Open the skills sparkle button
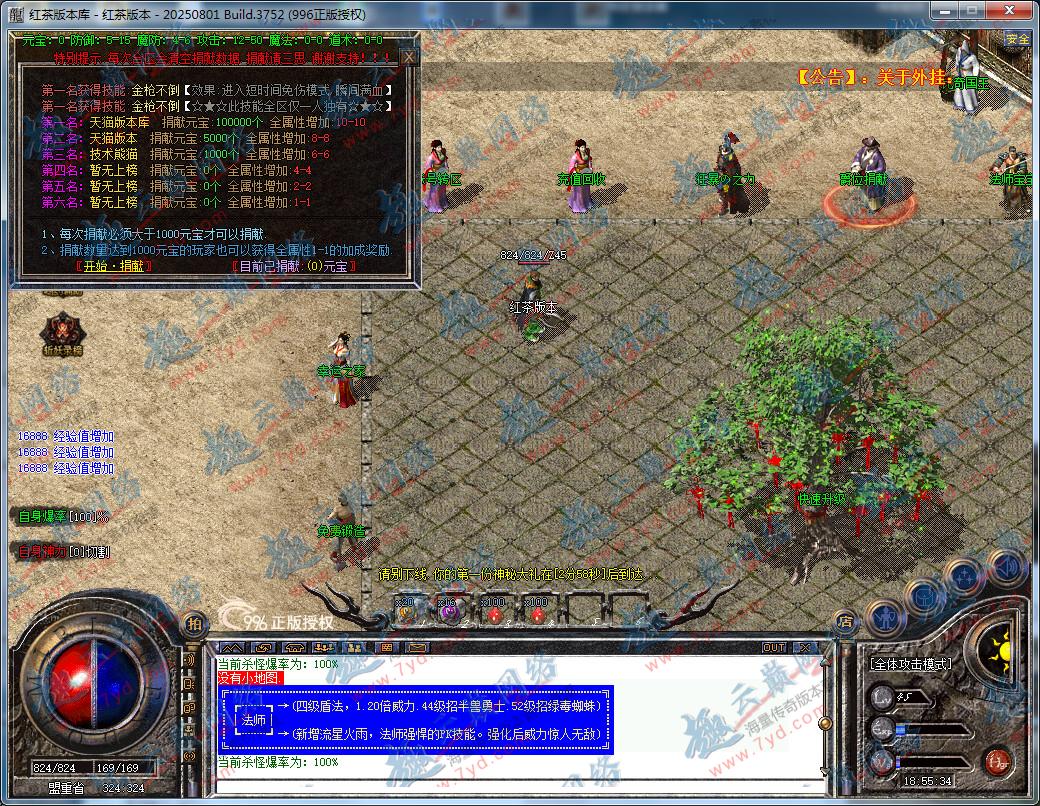The image size is (1040, 806). tap(965, 577)
